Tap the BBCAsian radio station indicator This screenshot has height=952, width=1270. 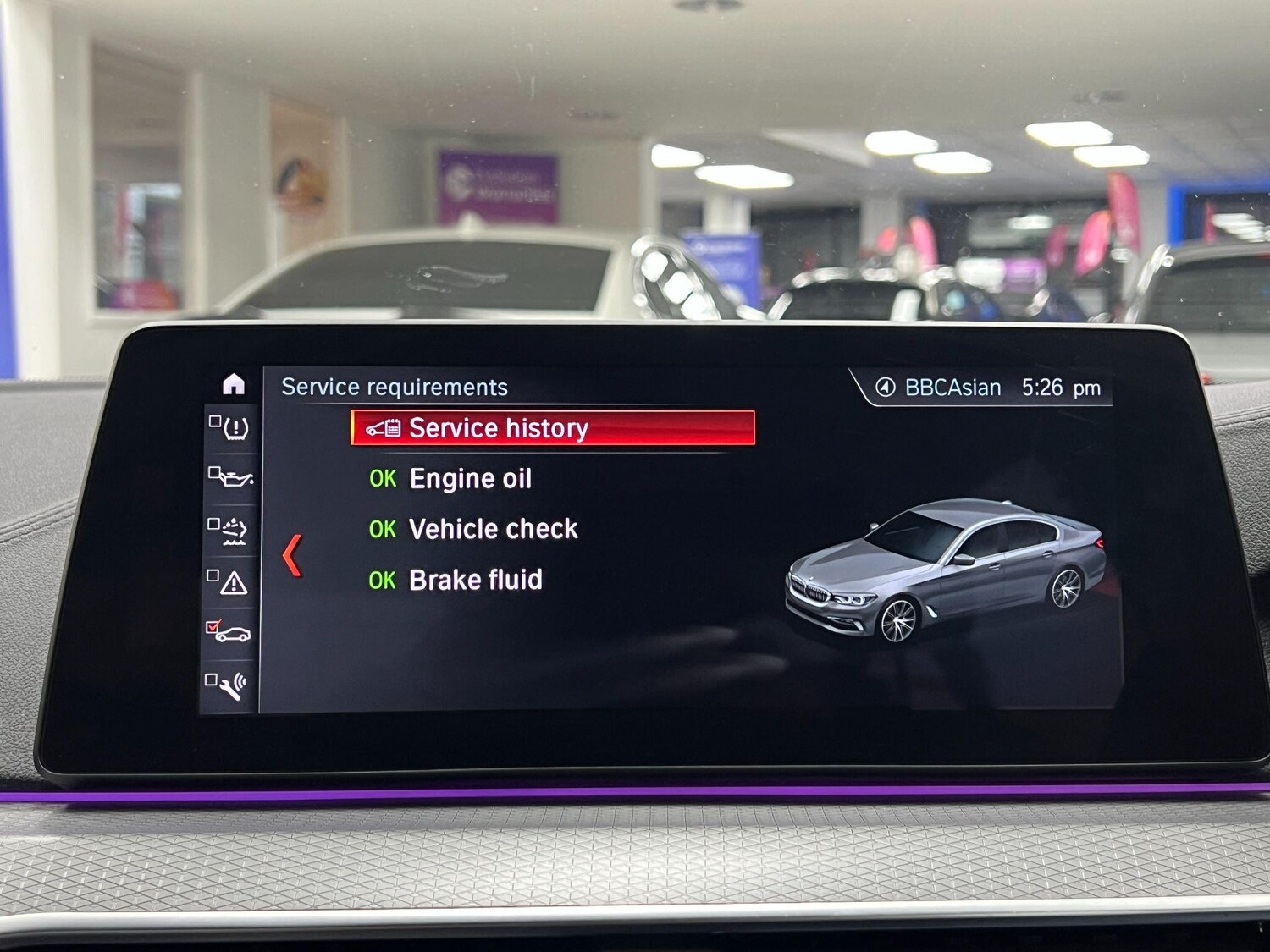pyautogui.click(x=938, y=388)
